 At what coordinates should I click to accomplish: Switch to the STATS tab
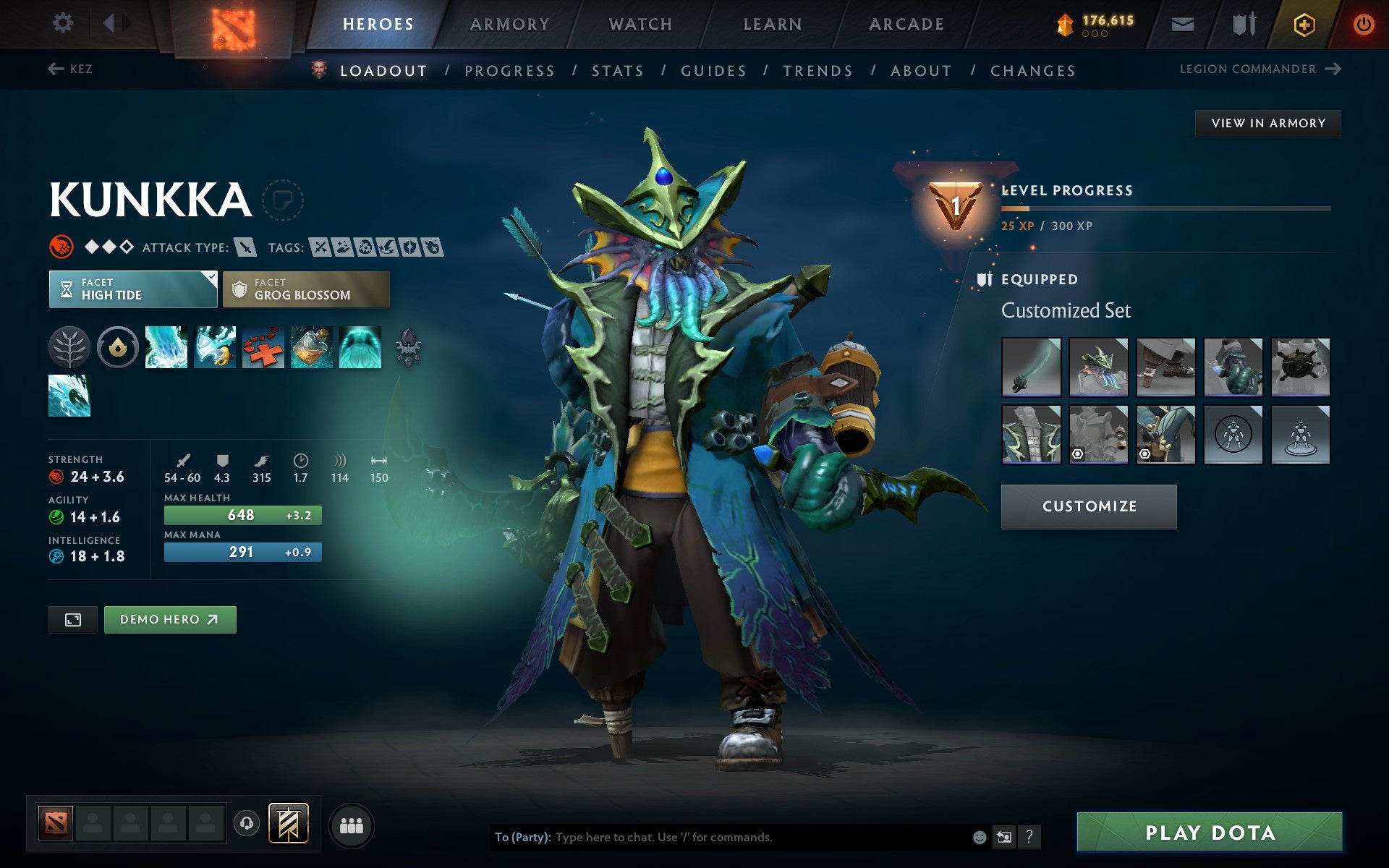(x=616, y=70)
